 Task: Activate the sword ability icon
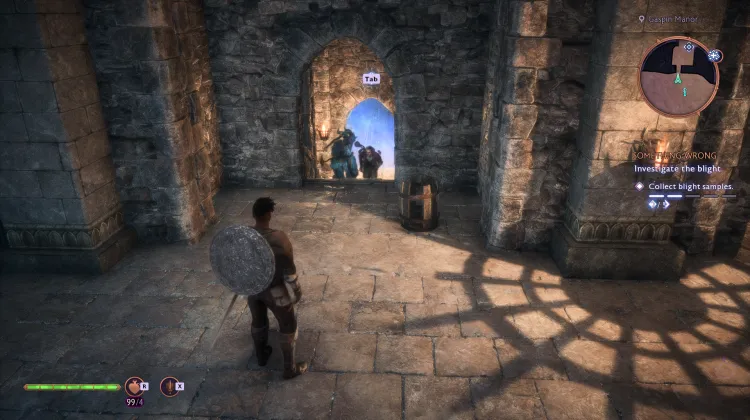(169, 386)
